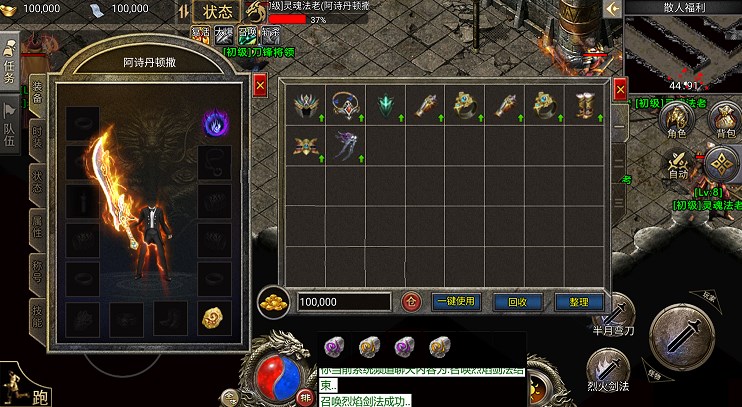Open the red 仓 warehouse button
This screenshot has height=407, width=742.
tap(410, 301)
